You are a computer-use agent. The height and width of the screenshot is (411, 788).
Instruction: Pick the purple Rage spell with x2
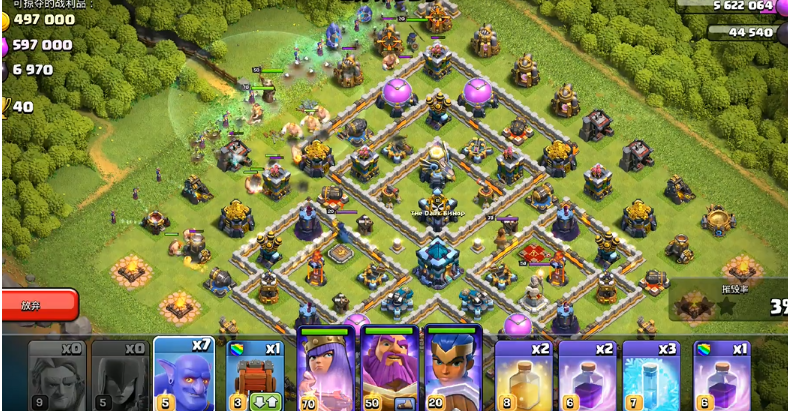[588, 371]
